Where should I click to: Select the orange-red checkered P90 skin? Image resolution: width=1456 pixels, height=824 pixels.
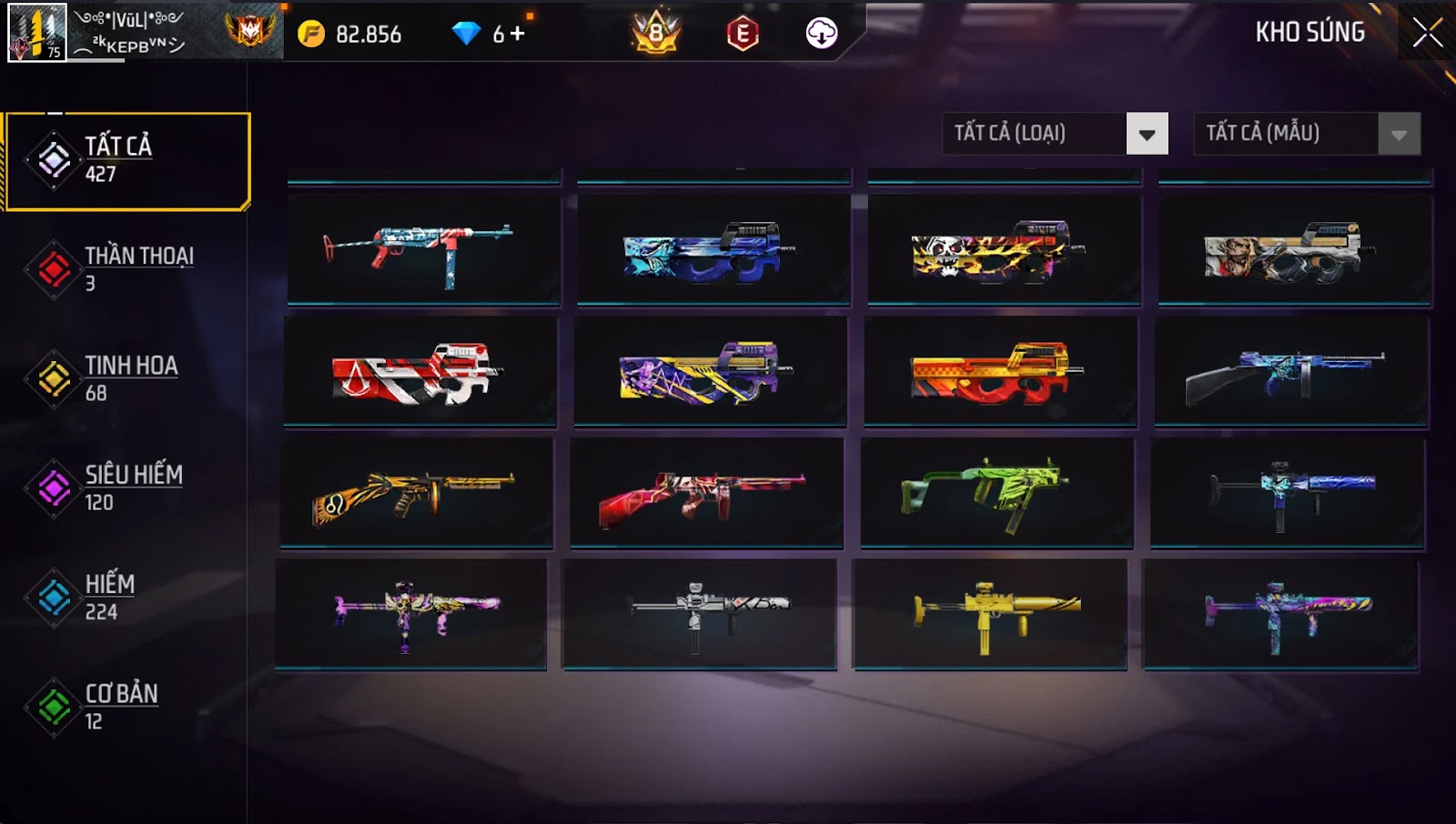(x=1000, y=371)
